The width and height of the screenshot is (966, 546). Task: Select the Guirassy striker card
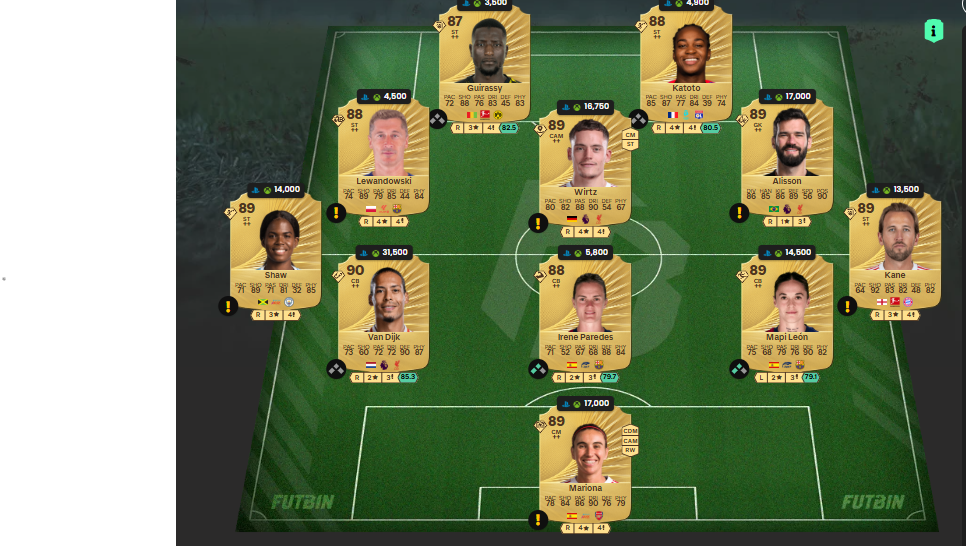pyautogui.click(x=484, y=58)
